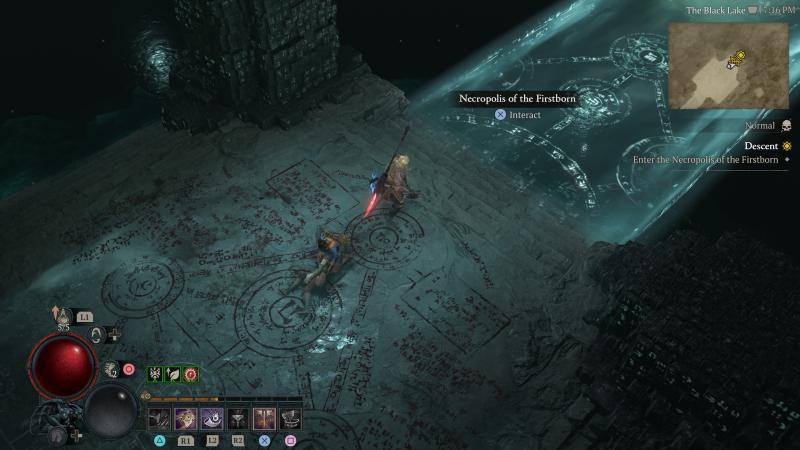Activate the third skill slot with the white swirl

click(212, 418)
